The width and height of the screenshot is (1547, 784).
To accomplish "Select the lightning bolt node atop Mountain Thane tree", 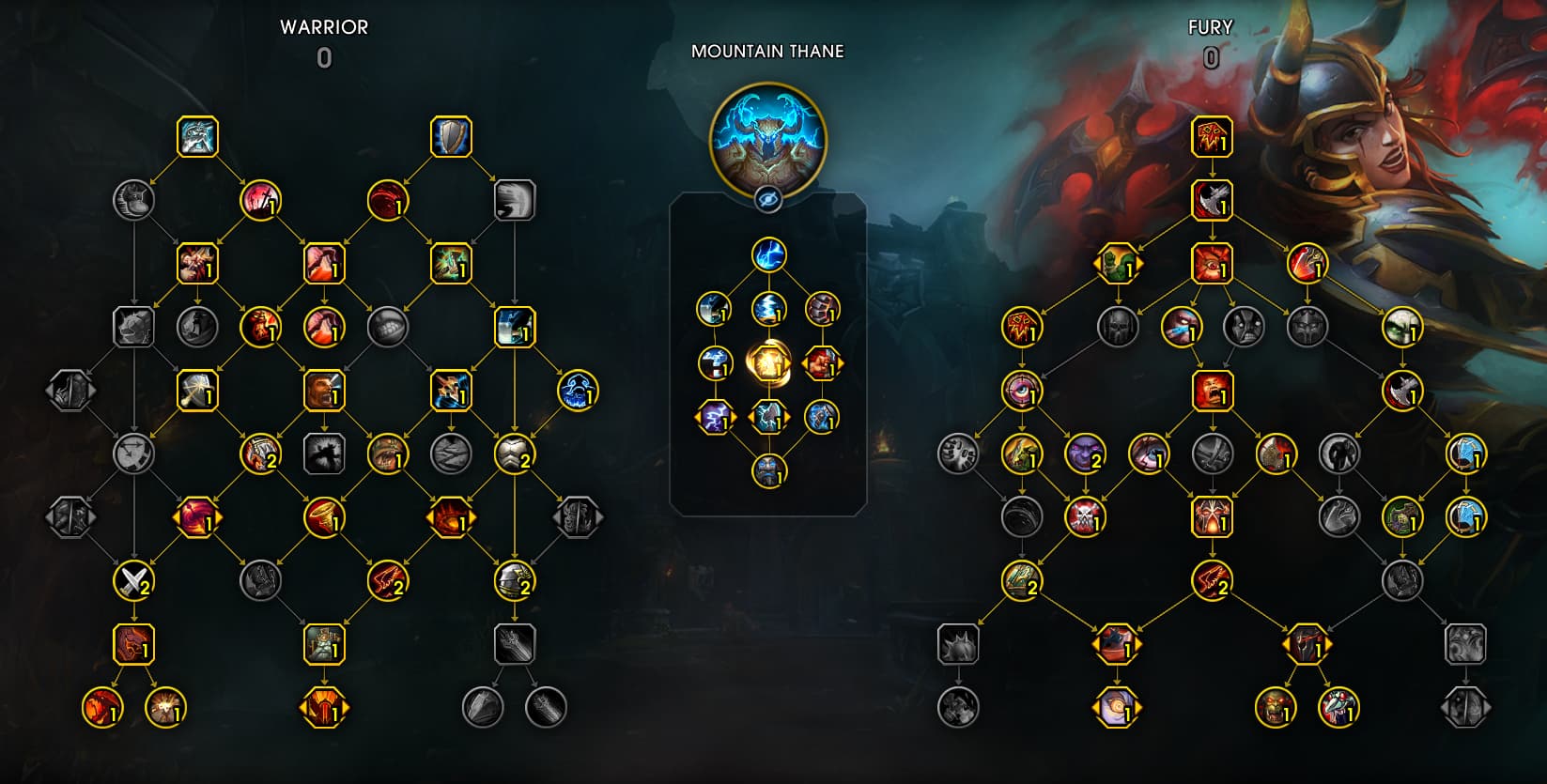I will pyautogui.click(x=768, y=254).
